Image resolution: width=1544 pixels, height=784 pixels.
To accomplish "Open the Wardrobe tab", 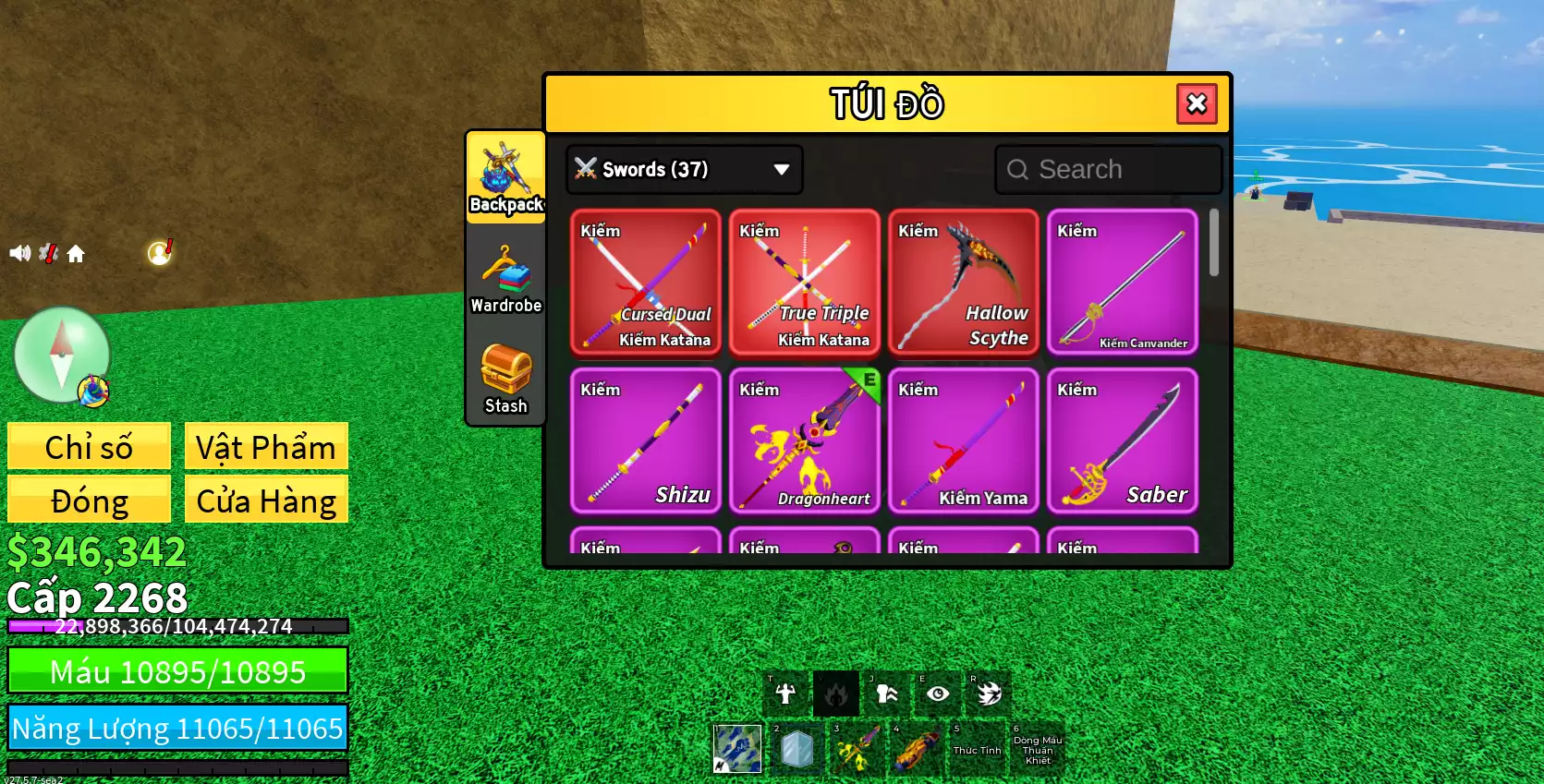I will tap(505, 278).
